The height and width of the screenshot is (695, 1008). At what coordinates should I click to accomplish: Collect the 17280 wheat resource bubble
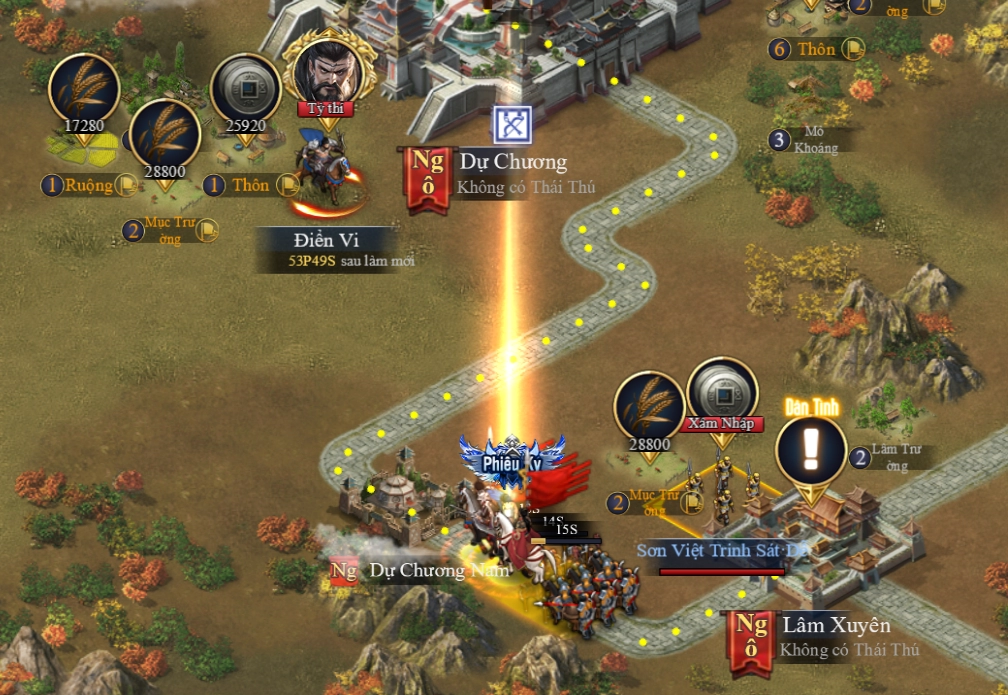point(84,90)
